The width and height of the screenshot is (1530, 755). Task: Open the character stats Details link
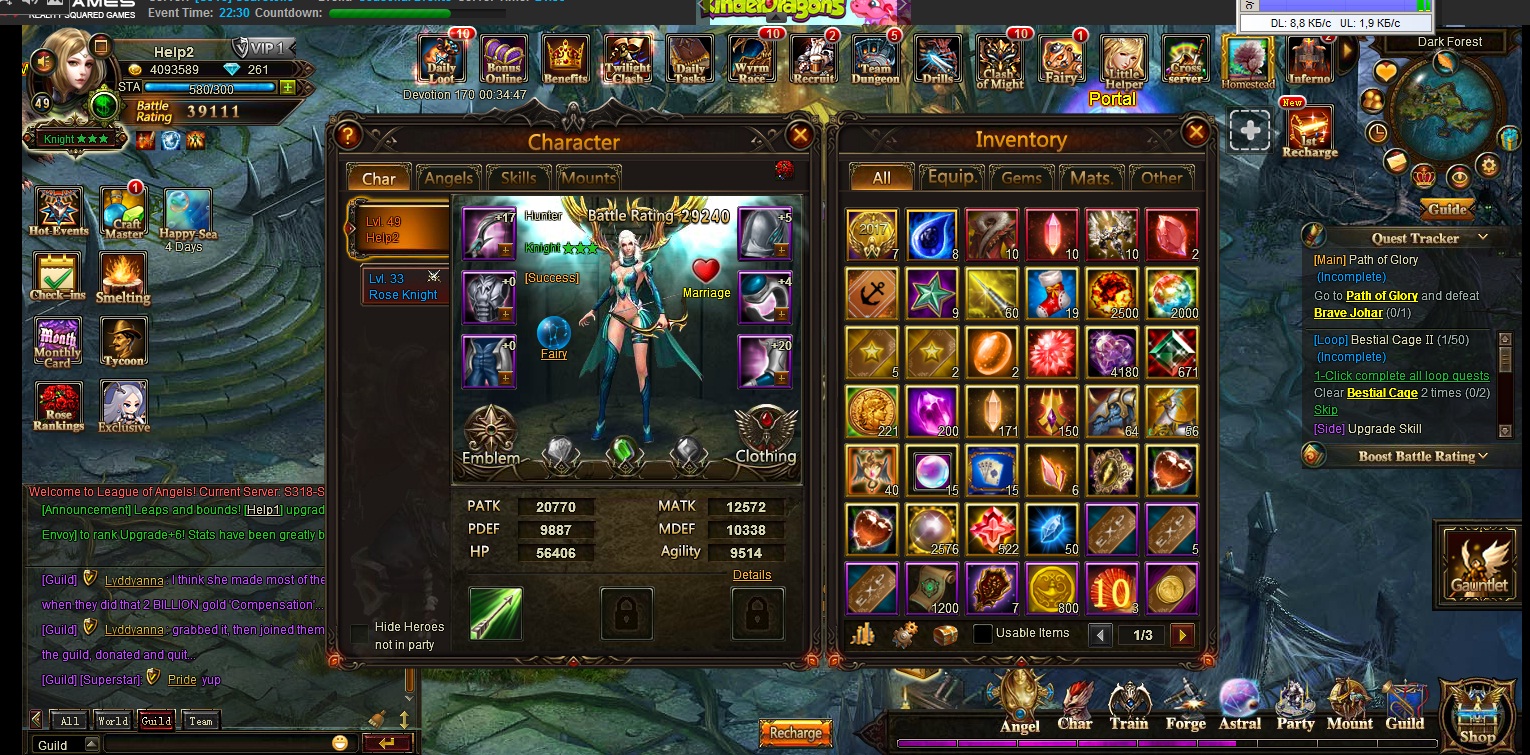click(752, 575)
